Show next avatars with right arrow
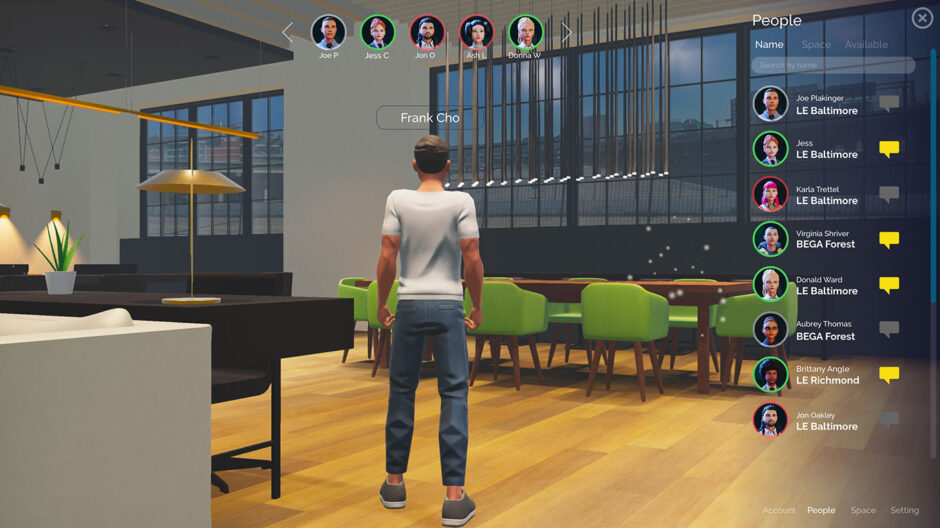Screen dimensions: 940x528 (566, 33)
